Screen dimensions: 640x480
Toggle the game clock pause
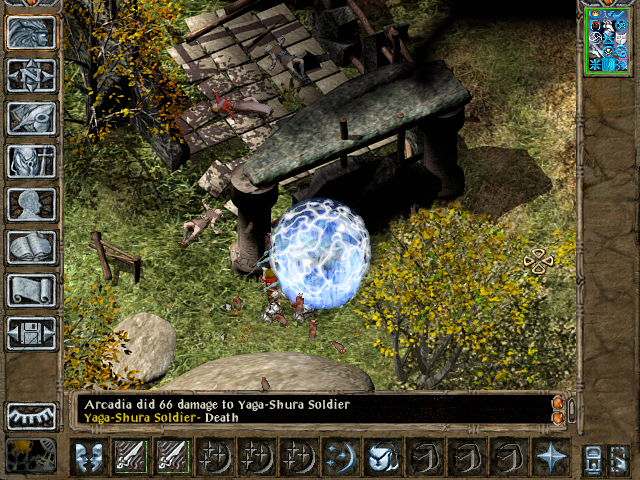click(x=31, y=456)
